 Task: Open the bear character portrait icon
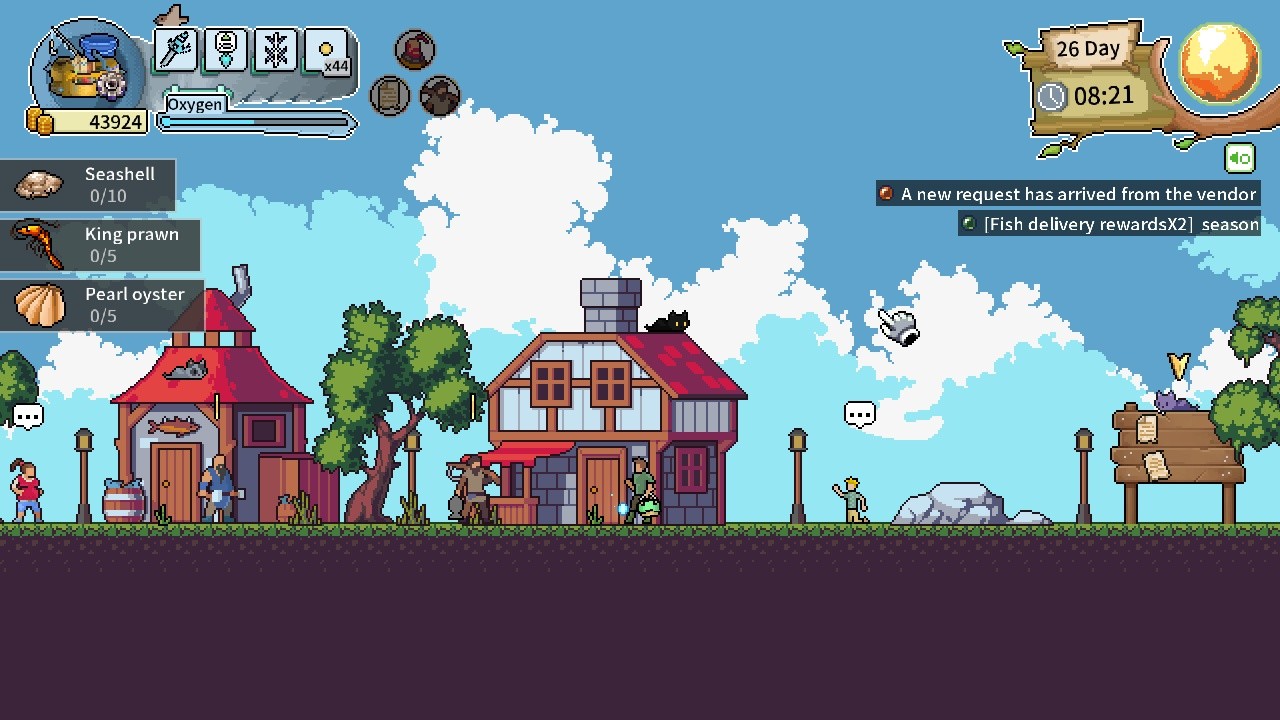(440, 96)
